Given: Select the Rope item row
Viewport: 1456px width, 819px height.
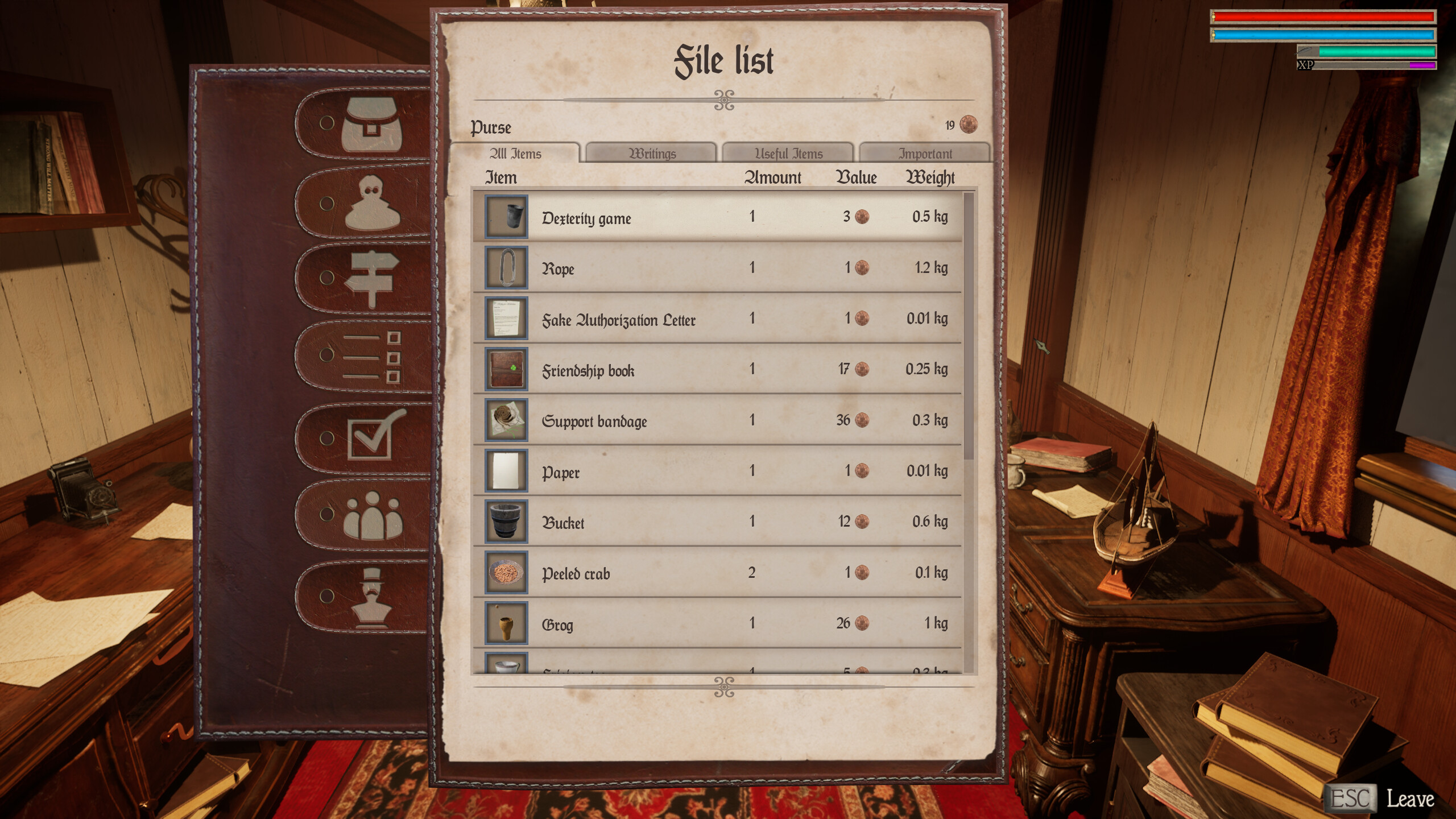Looking at the screenshot, I should click(x=711, y=268).
